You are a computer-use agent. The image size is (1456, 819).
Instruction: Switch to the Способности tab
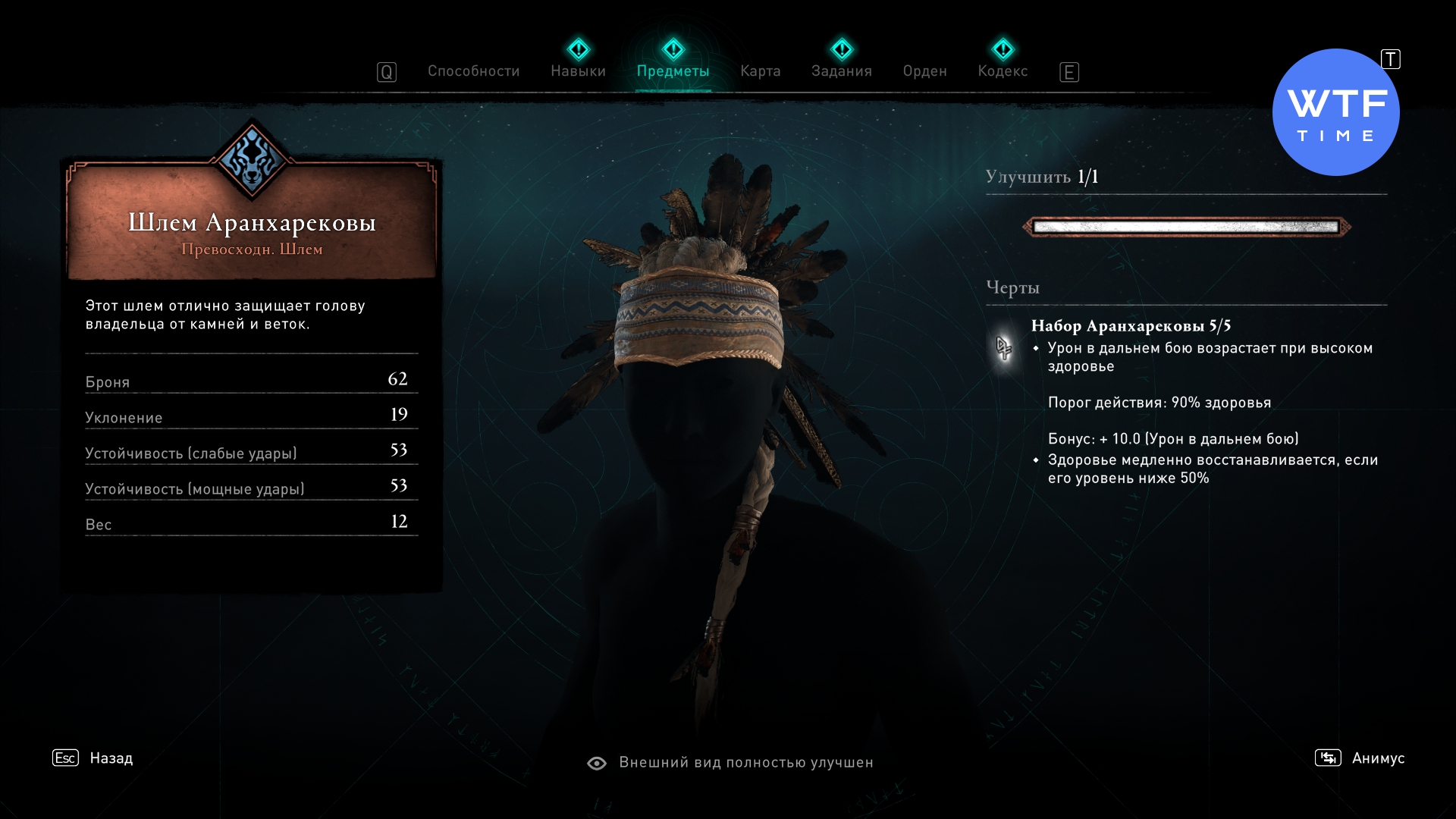coord(473,71)
